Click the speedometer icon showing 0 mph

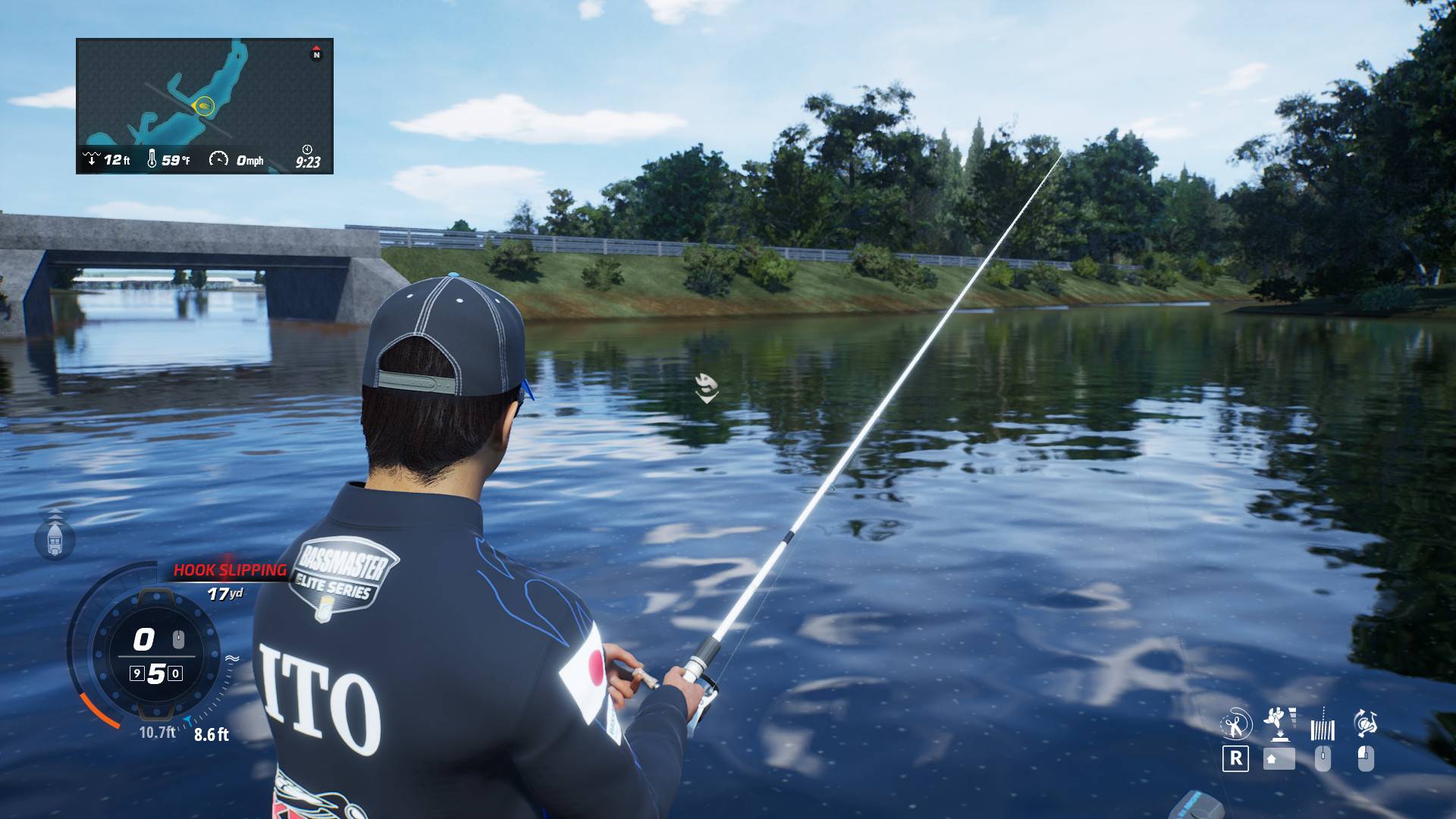coord(221,160)
